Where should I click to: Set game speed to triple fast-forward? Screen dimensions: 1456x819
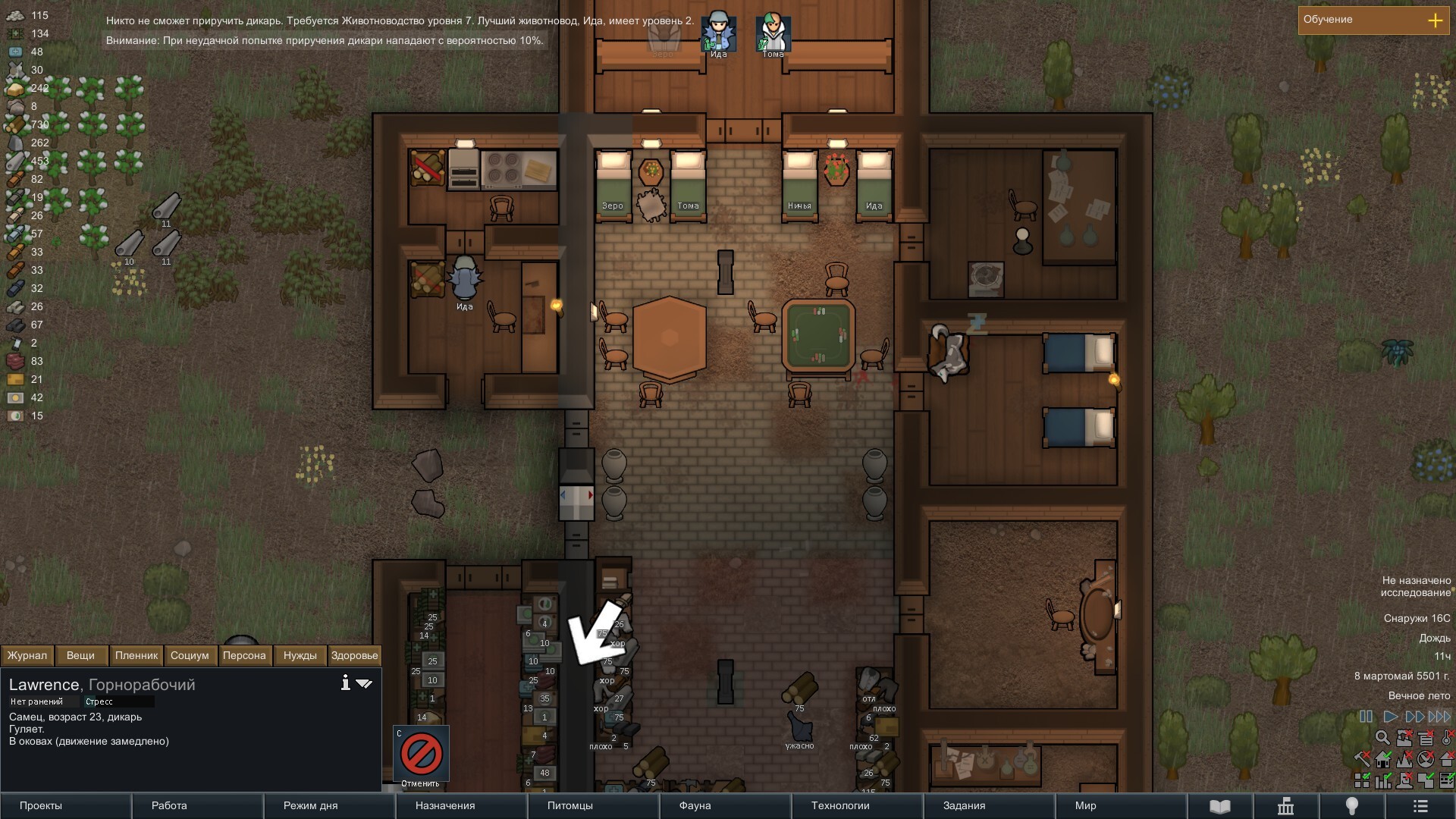coord(1439,716)
